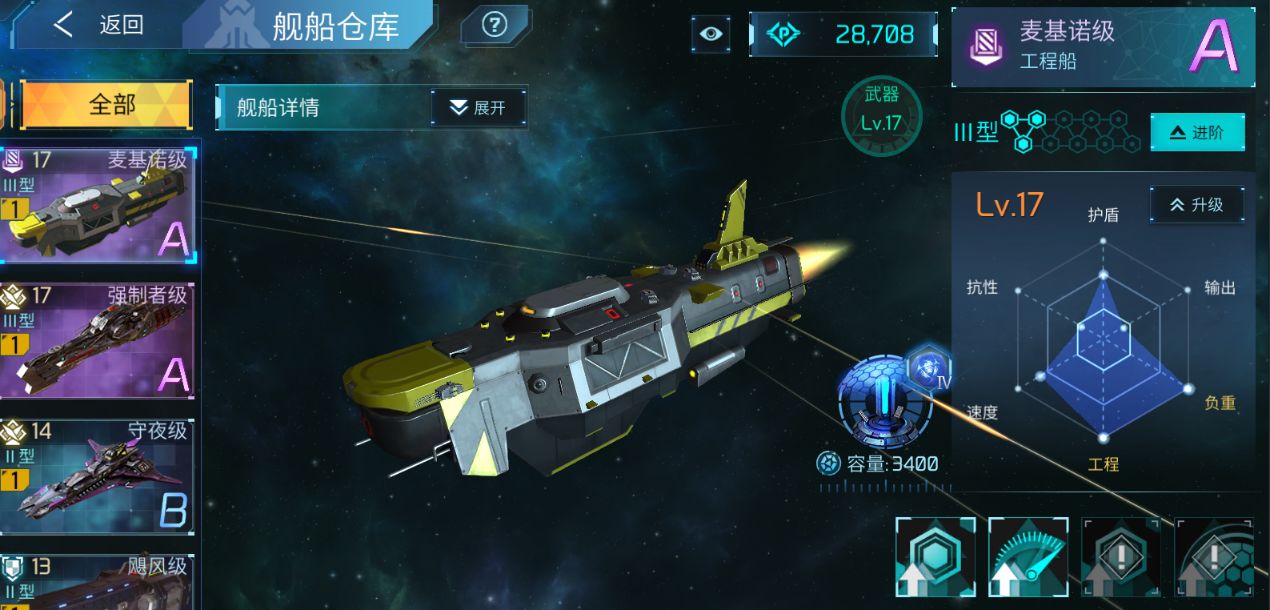1270x610 pixels.
Task: Hit the 升级 level up button
Action: [x=1196, y=204]
